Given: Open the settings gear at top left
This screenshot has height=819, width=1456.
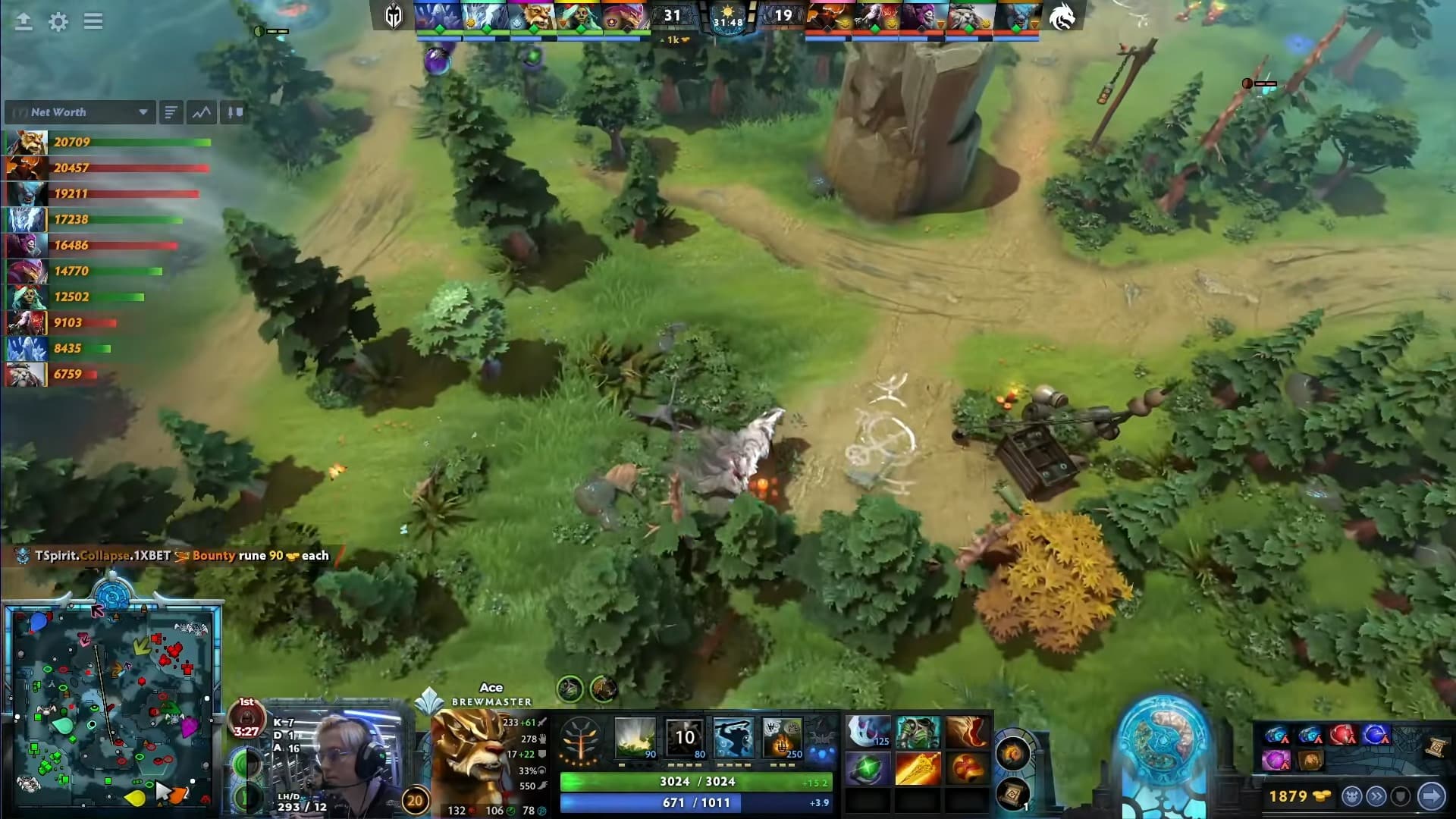Looking at the screenshot, I should click(x=59, y=22).
